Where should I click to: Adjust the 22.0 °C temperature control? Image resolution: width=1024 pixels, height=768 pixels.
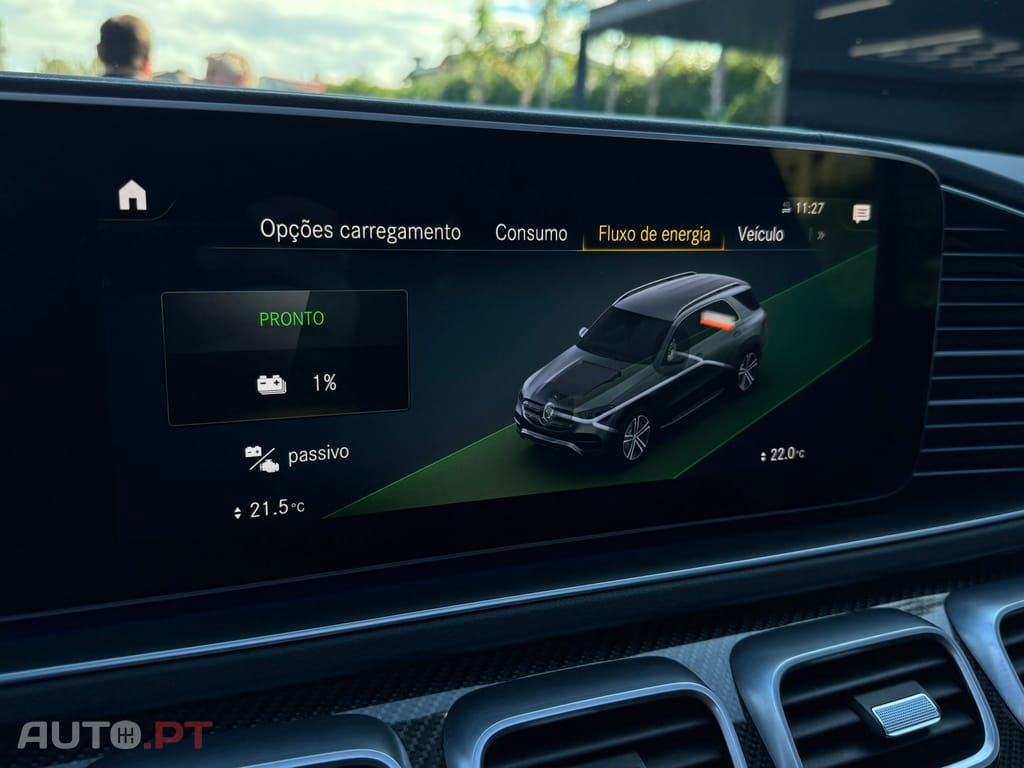(782, 454)
